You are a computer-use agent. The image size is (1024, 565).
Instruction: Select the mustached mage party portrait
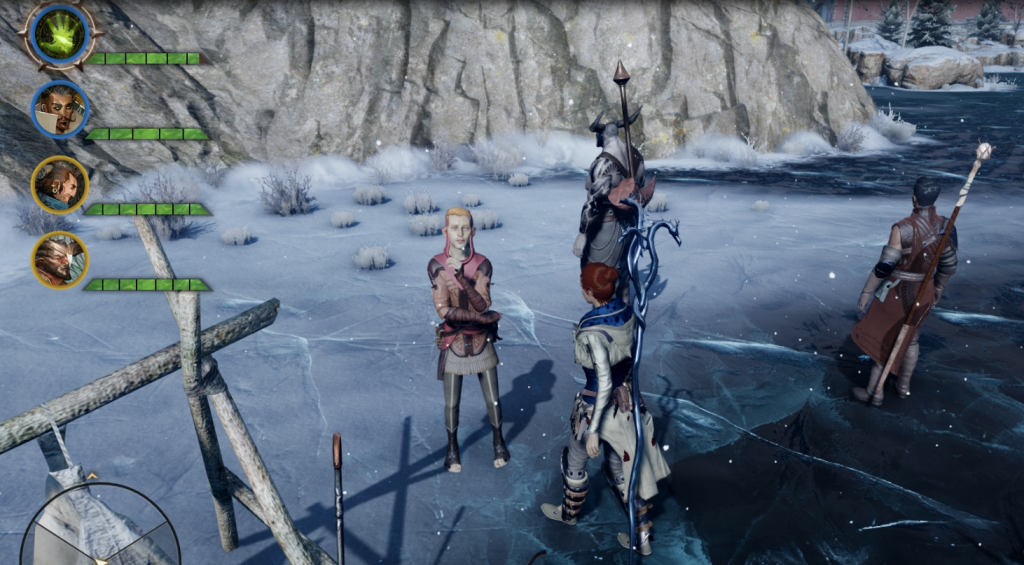click(60, 109)
